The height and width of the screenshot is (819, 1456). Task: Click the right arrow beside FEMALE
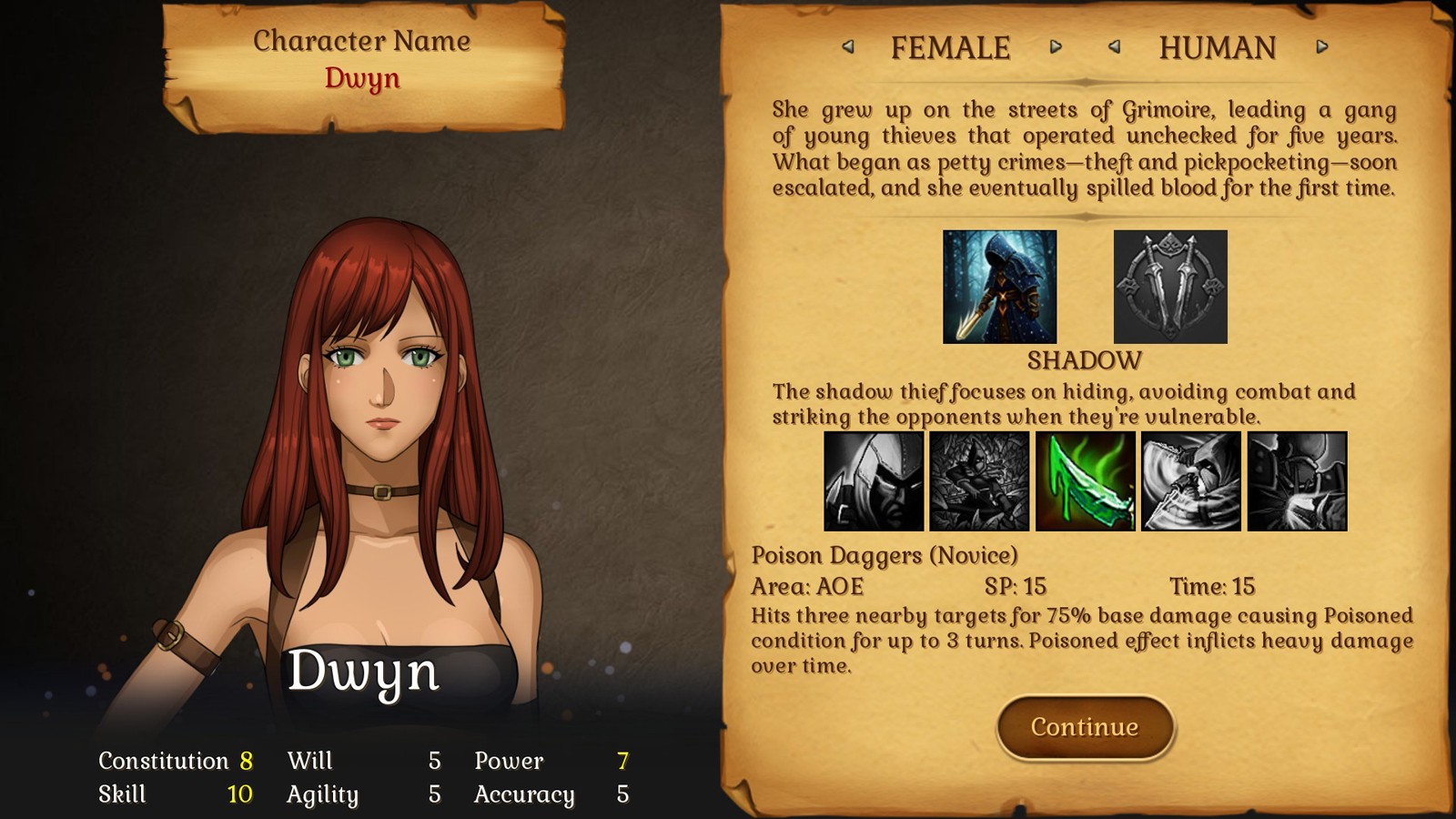[1056, 48]
